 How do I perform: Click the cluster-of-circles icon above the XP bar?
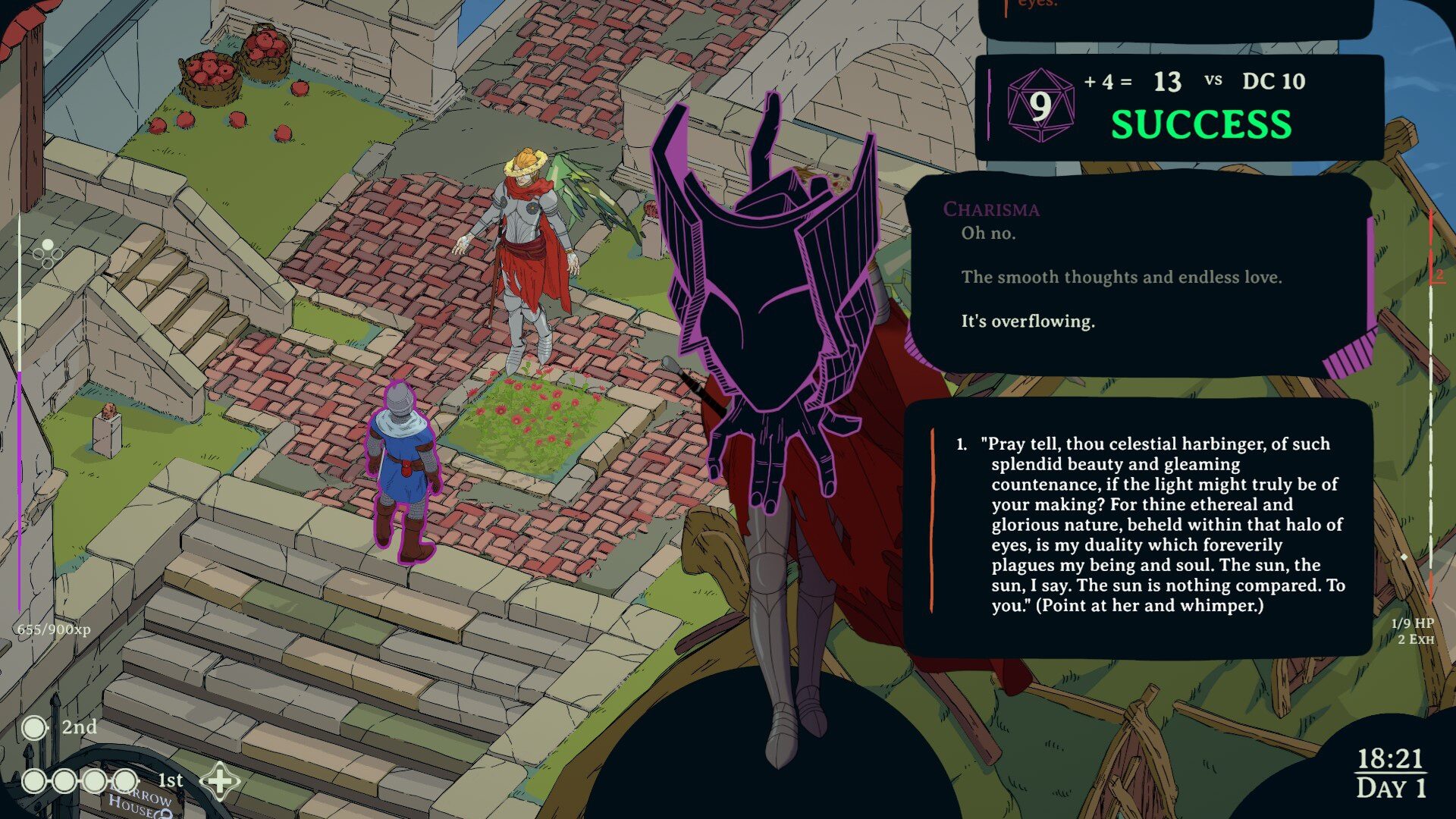[47, 254]
